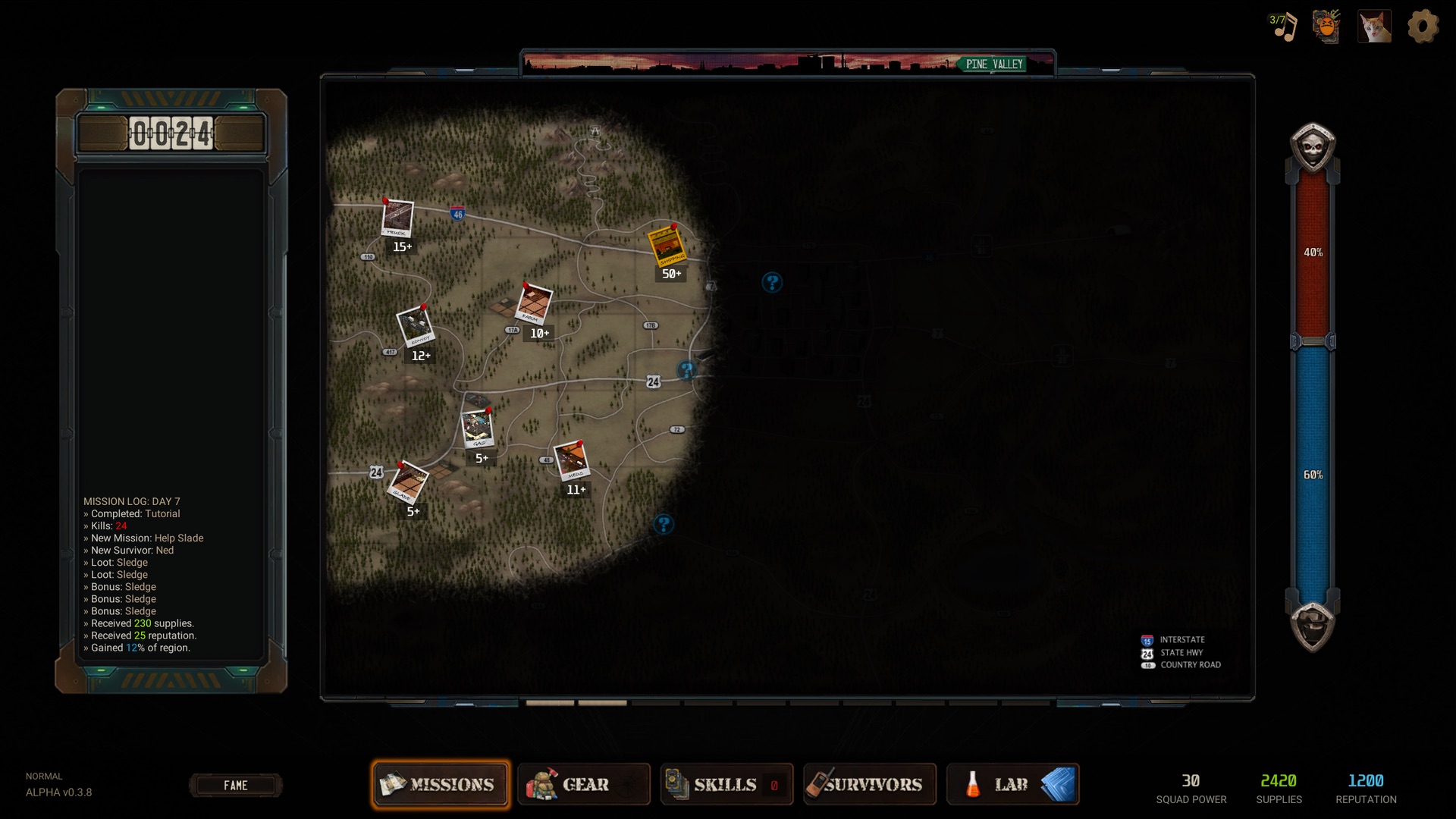The width and height of the screenshot is (1456, 819).
Task: Select the Truck mission photo
Action: point(397,218)
